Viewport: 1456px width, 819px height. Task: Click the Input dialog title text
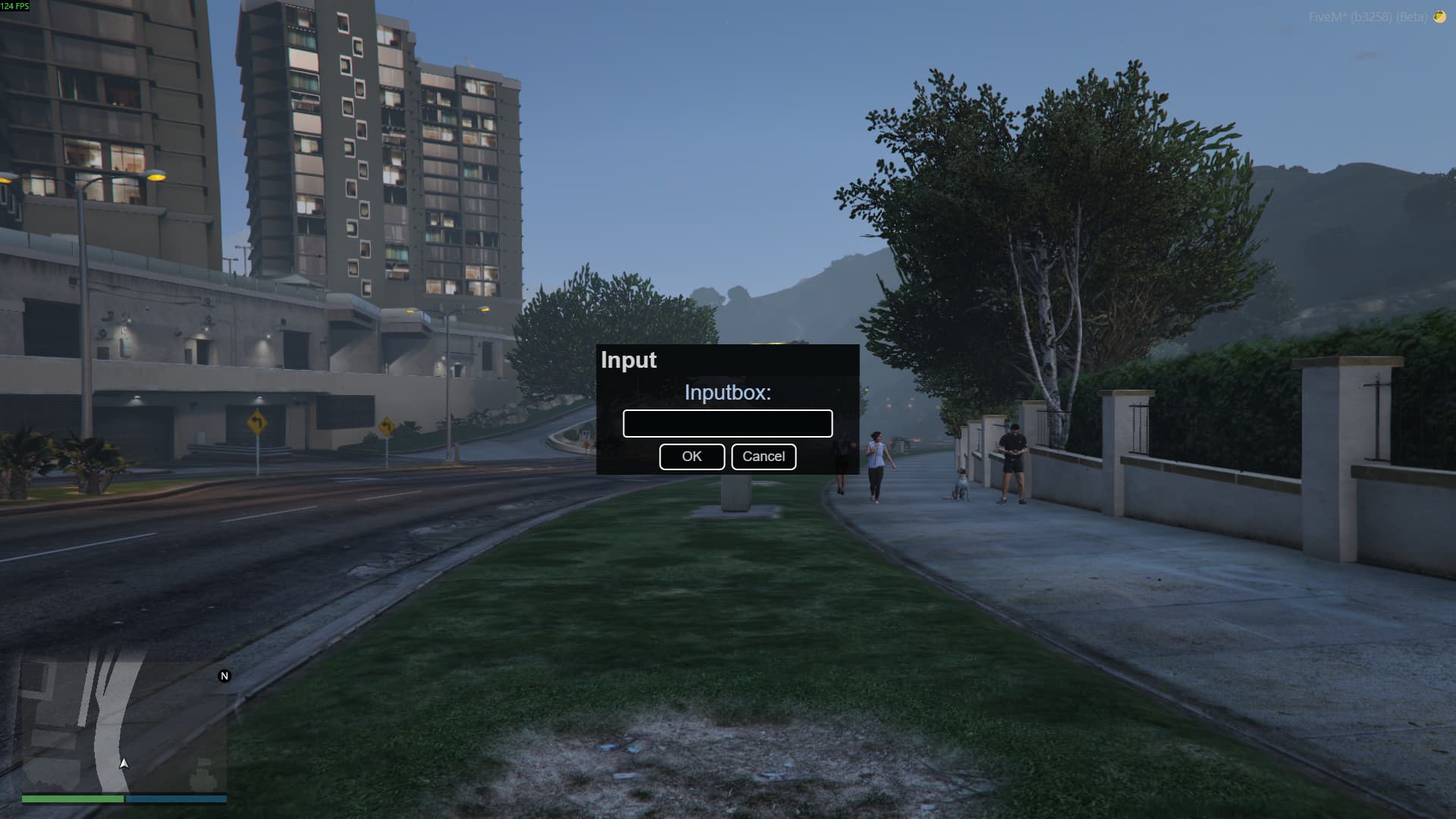628,360
